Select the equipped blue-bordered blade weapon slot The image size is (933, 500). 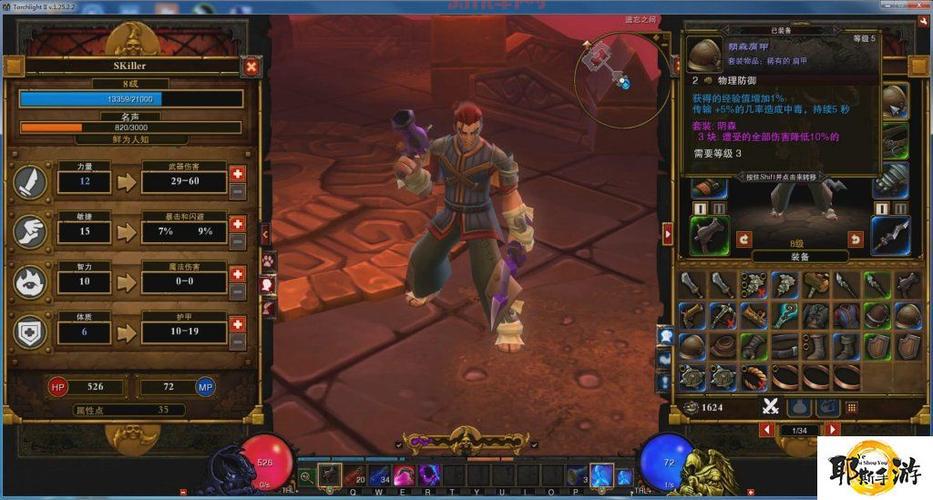click(889, 235)
